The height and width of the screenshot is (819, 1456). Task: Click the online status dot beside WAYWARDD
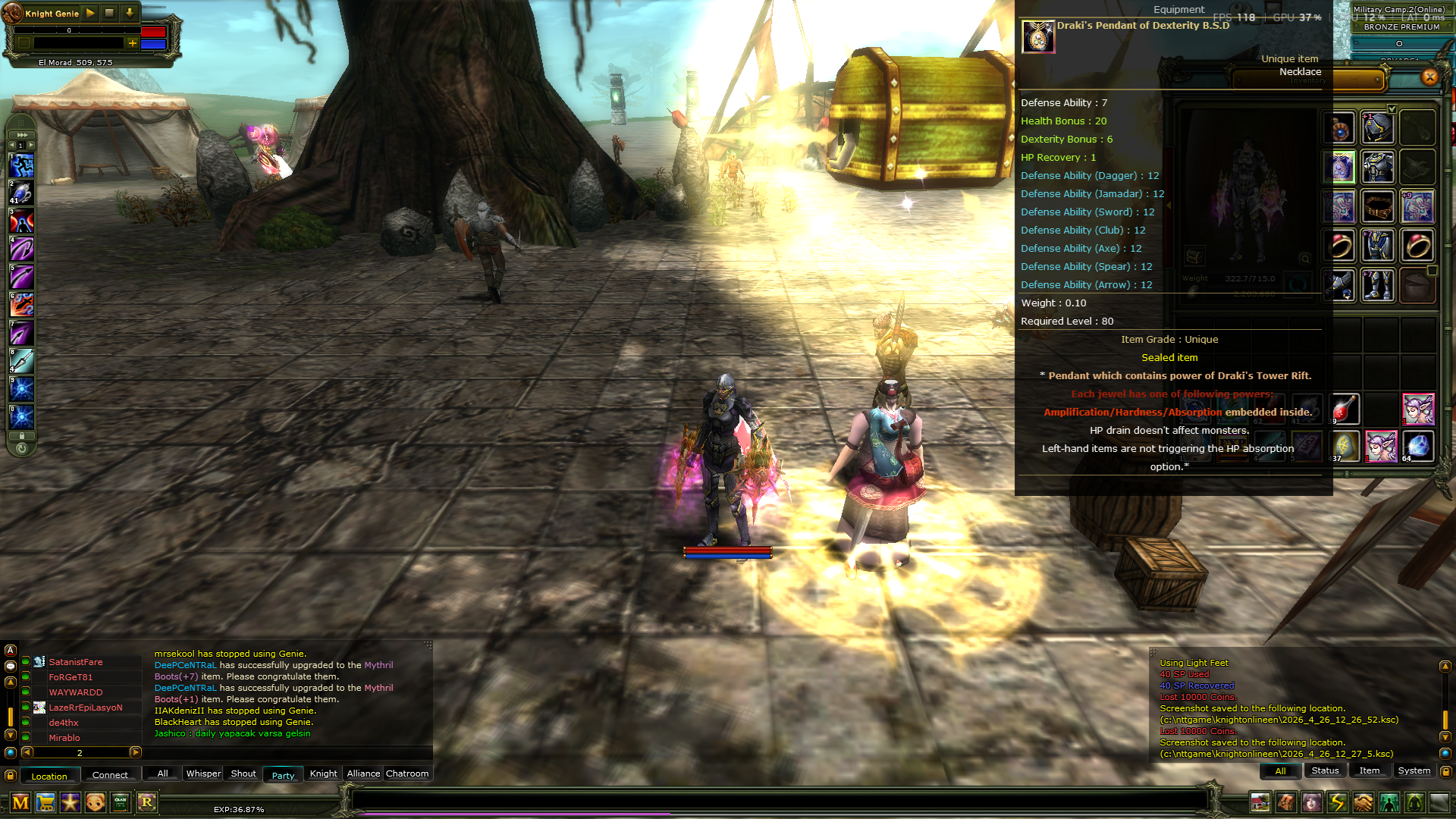pyautogui.click(x=25, y=692)
